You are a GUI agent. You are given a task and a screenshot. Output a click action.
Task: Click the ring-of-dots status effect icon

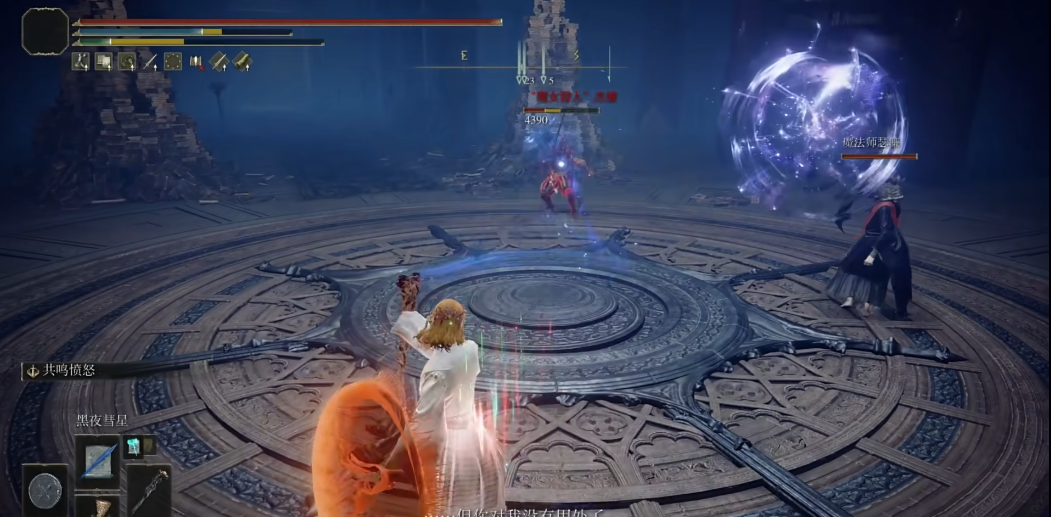[x=173, y=62]
